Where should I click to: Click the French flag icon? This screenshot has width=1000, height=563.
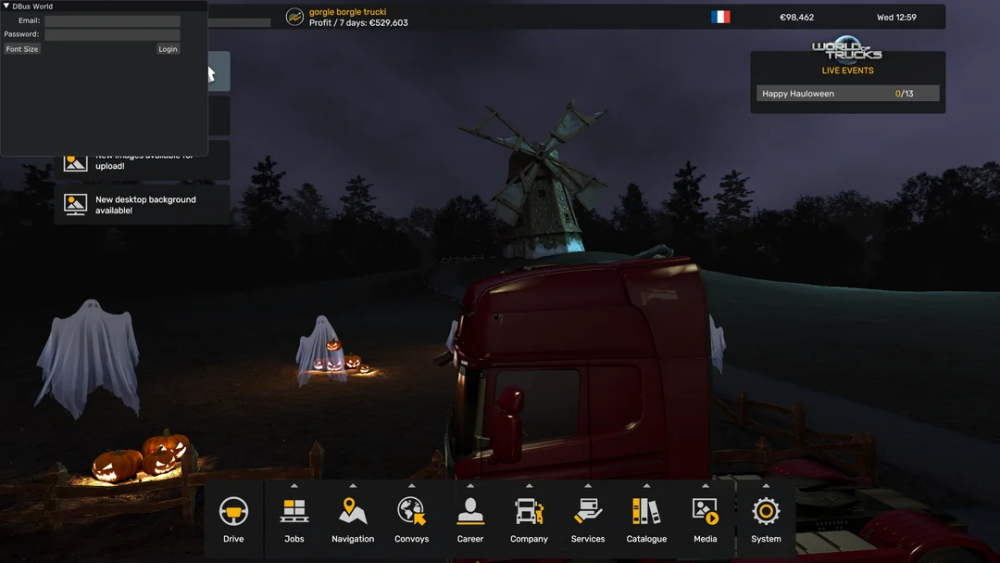pos(720,17)
